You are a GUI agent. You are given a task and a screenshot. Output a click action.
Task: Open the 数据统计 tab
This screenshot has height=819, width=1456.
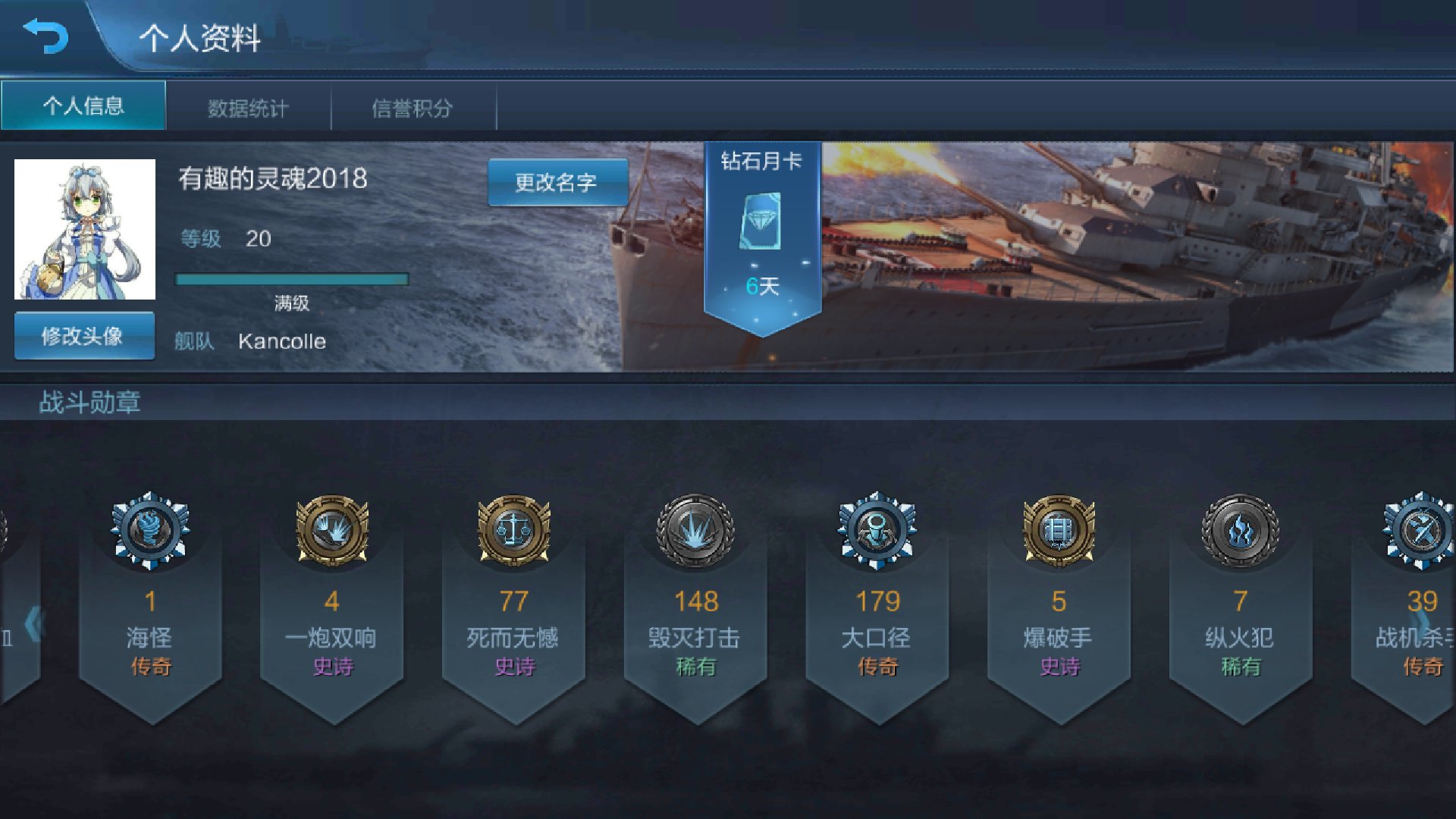(248, 108)
